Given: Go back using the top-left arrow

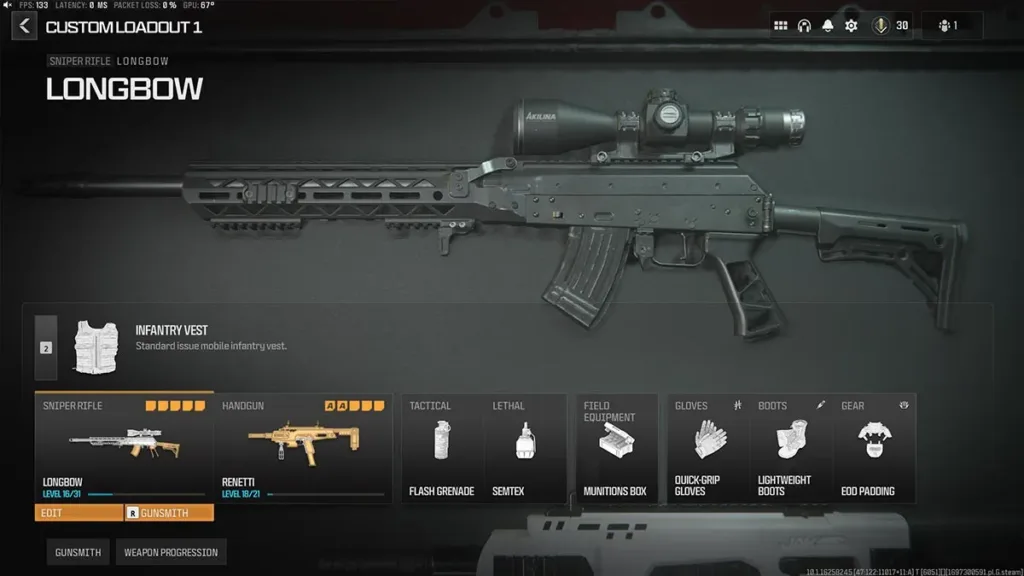Looking at the screenshot, I should click(x=24, y=26).
